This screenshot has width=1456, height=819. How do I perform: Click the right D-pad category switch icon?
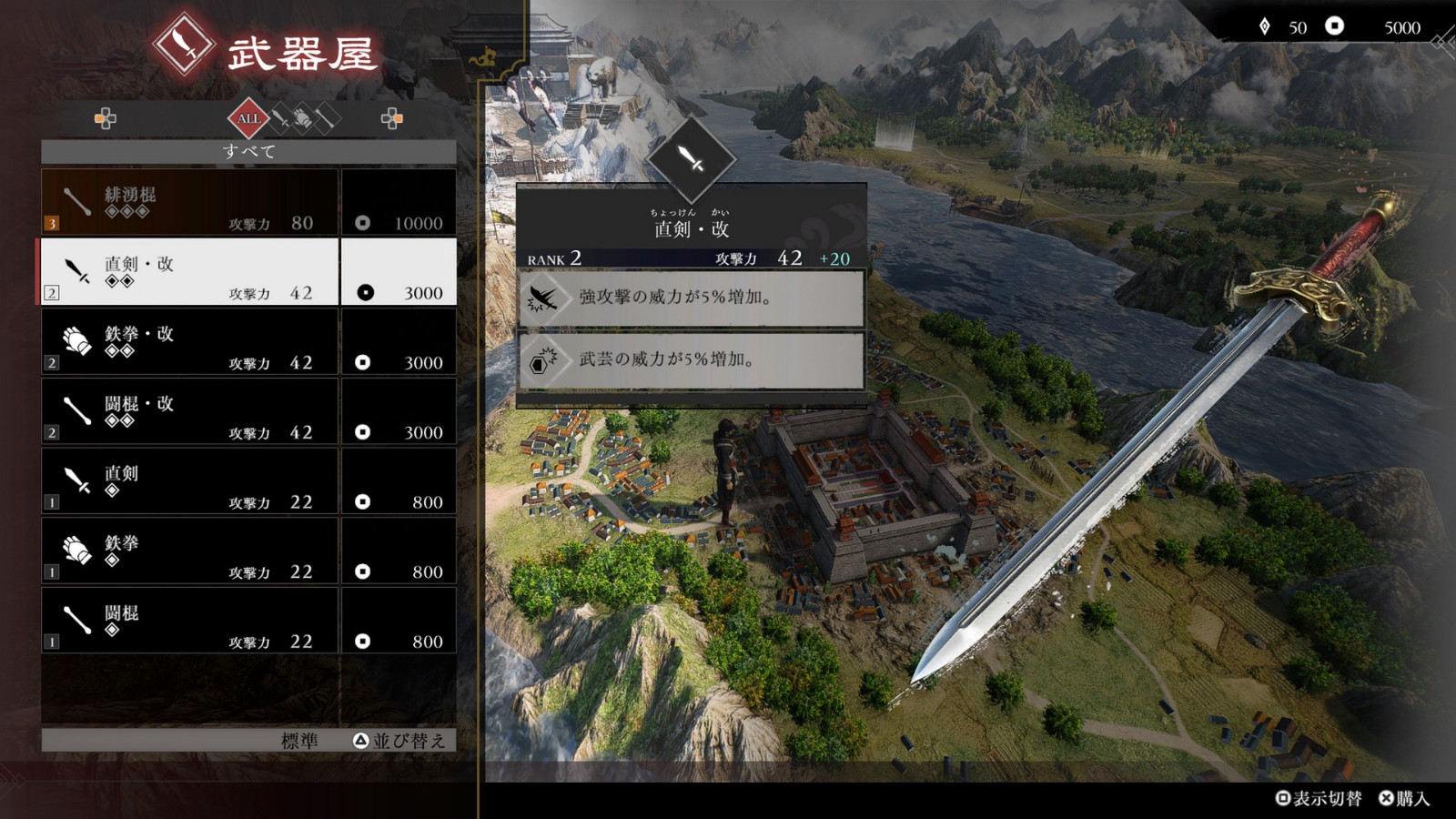tap(391, 117)
